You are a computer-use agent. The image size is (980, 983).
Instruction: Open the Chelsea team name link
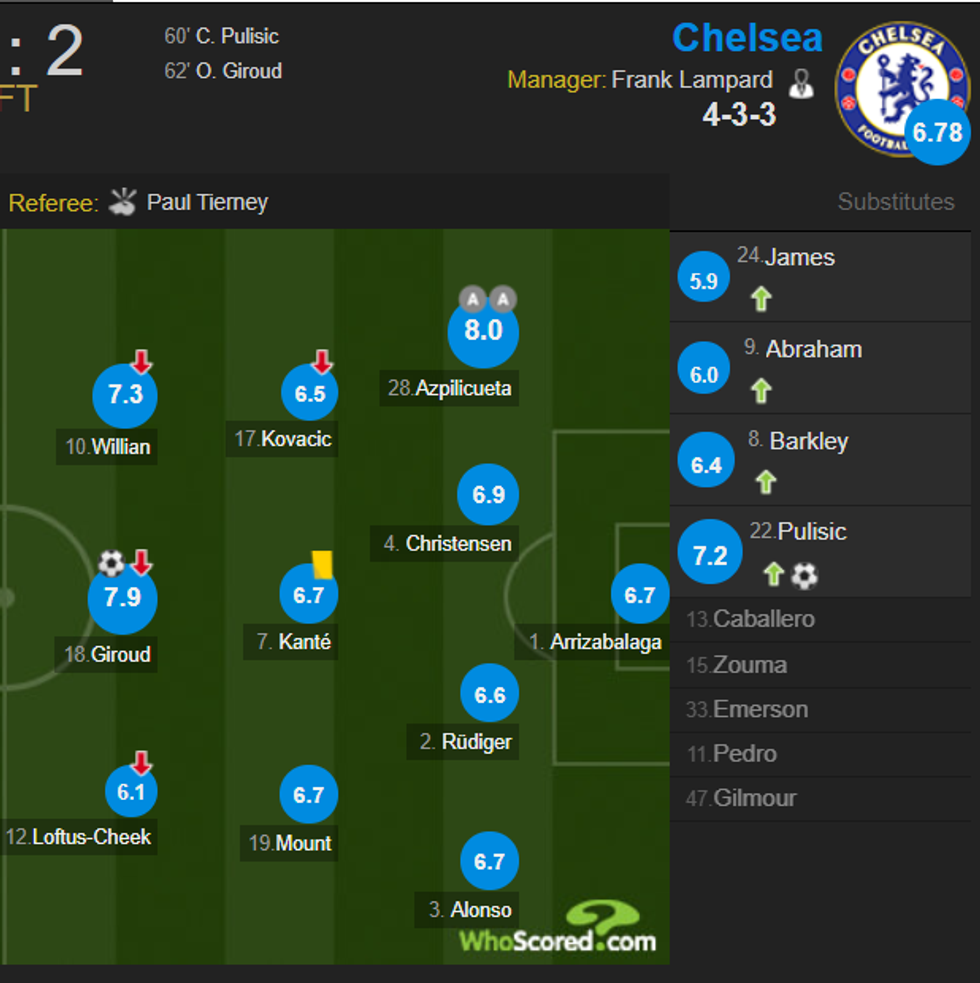(x=747, y=38)
